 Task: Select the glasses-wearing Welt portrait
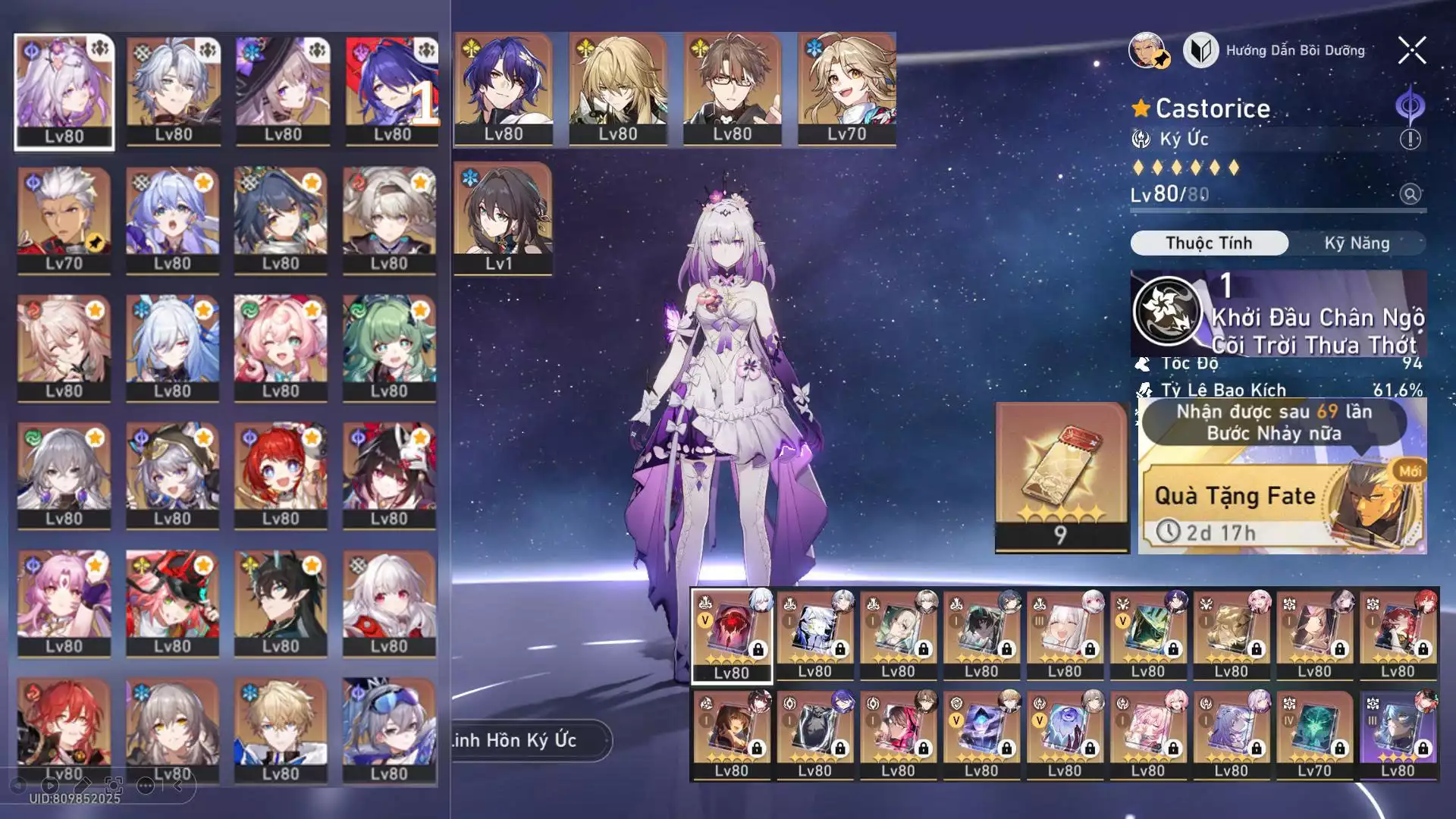(732, 89)
